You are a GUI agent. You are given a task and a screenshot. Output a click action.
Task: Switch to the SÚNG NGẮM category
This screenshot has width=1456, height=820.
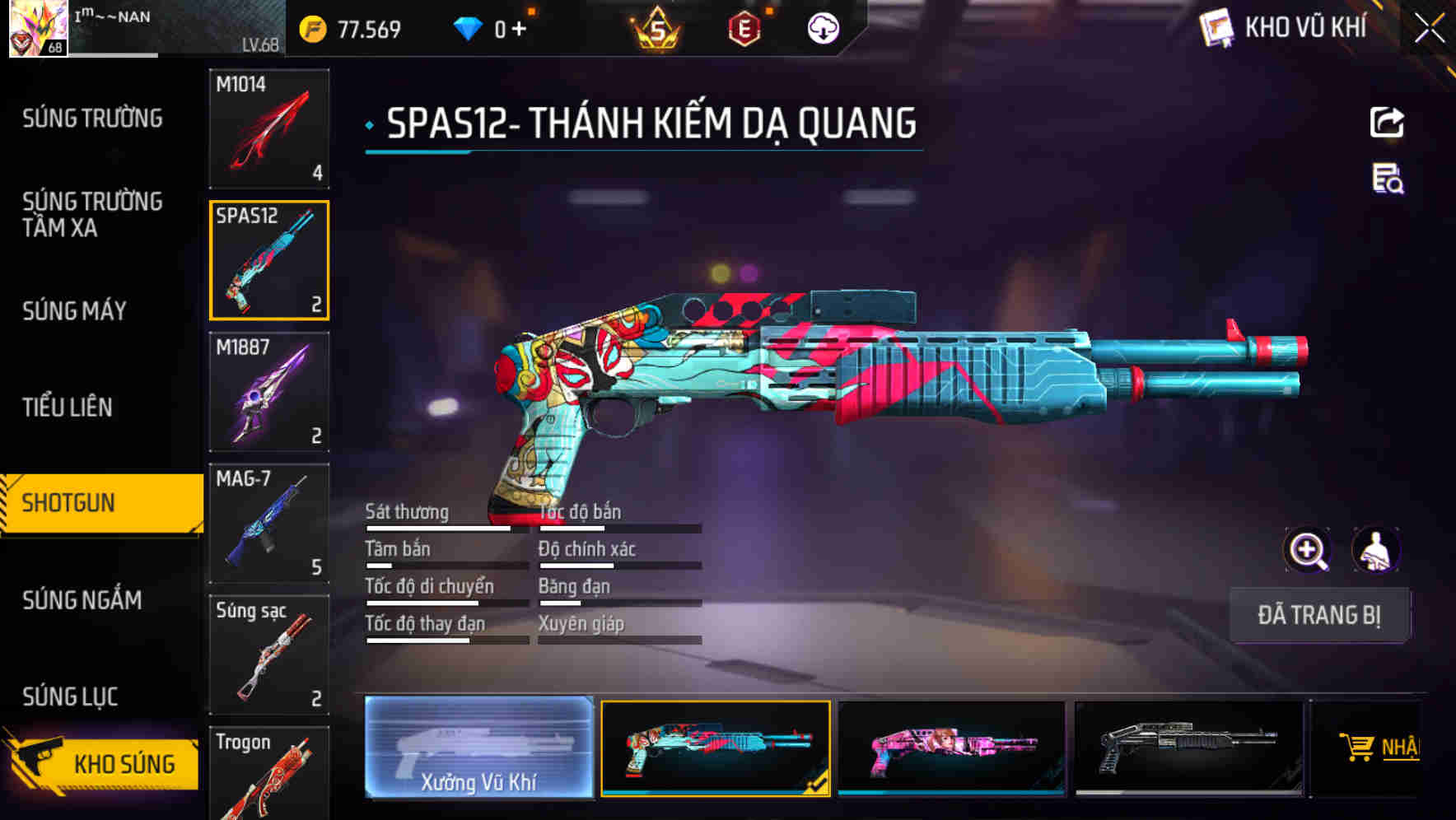(x=82, y=601)
